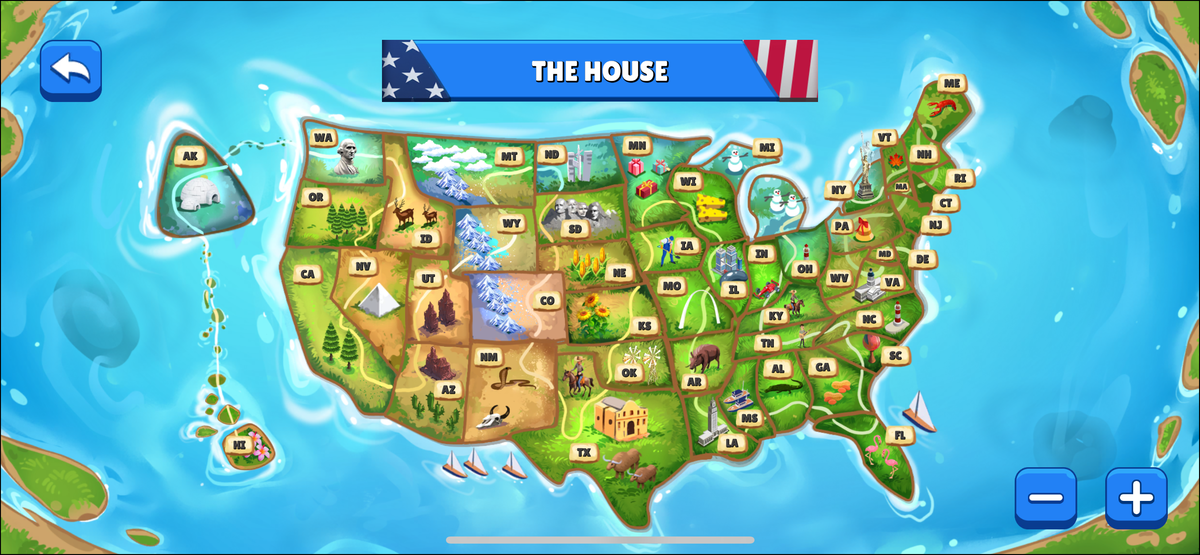The width and height of the screenshot is (1200, 555).
Task: Select the OK state label
Action: pos(629,372)
